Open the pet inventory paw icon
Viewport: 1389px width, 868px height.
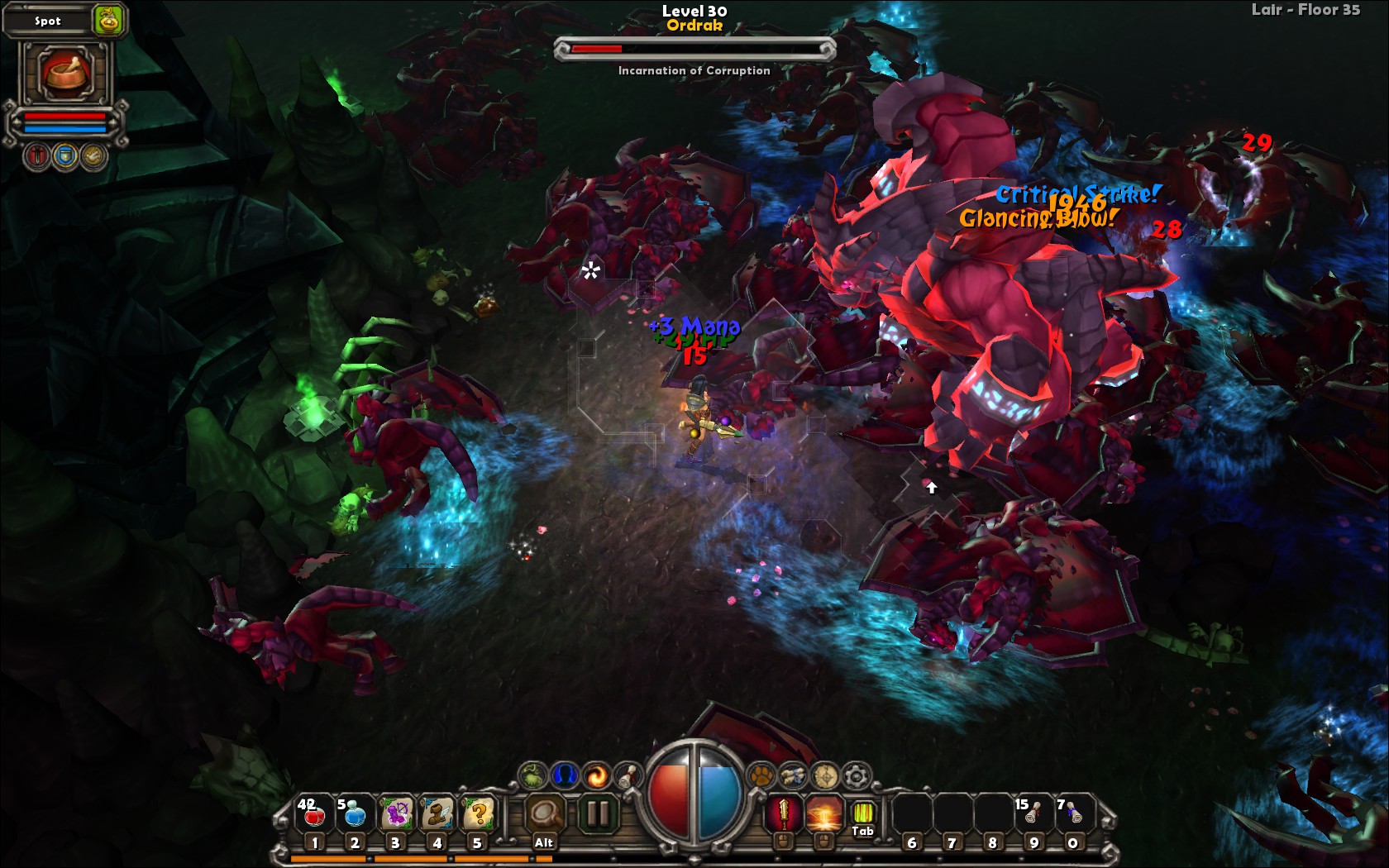761,775
